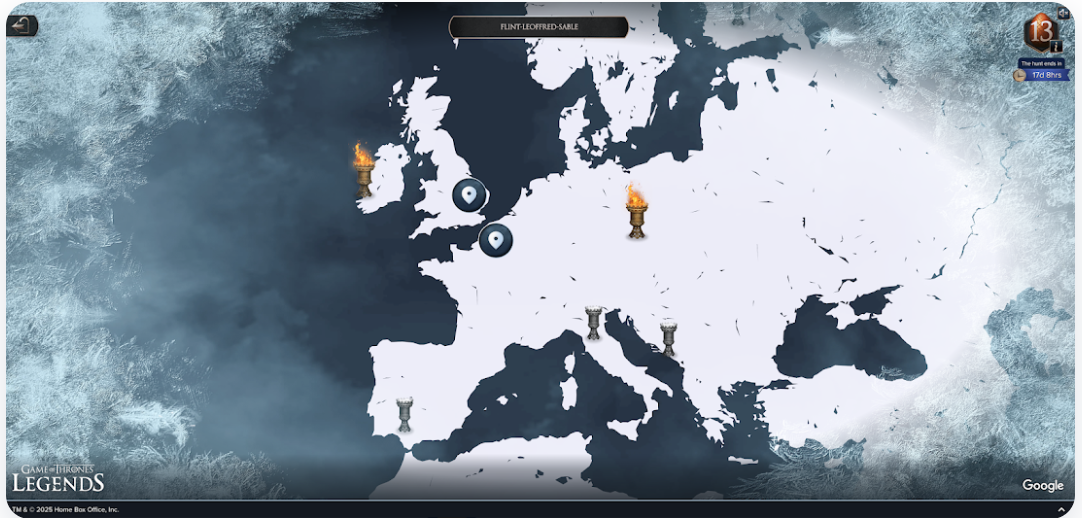Click the back arrow button

[x=22, y=26]
